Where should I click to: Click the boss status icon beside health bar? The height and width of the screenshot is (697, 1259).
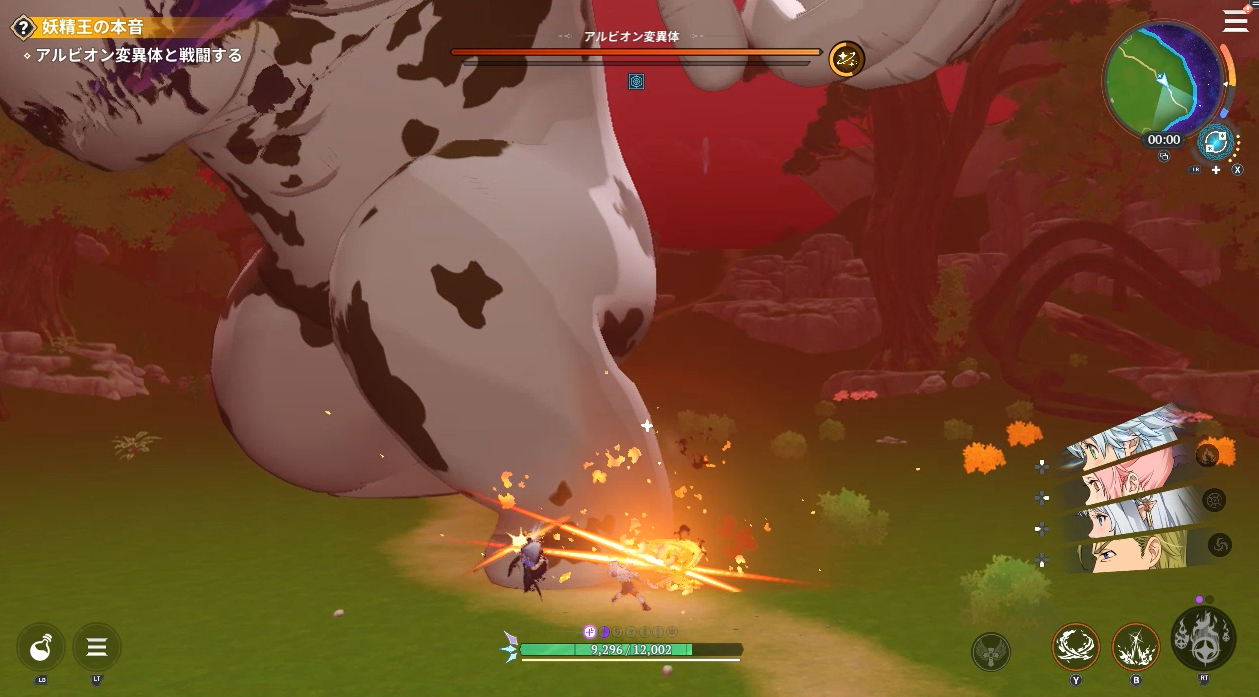tap(846, 59)
